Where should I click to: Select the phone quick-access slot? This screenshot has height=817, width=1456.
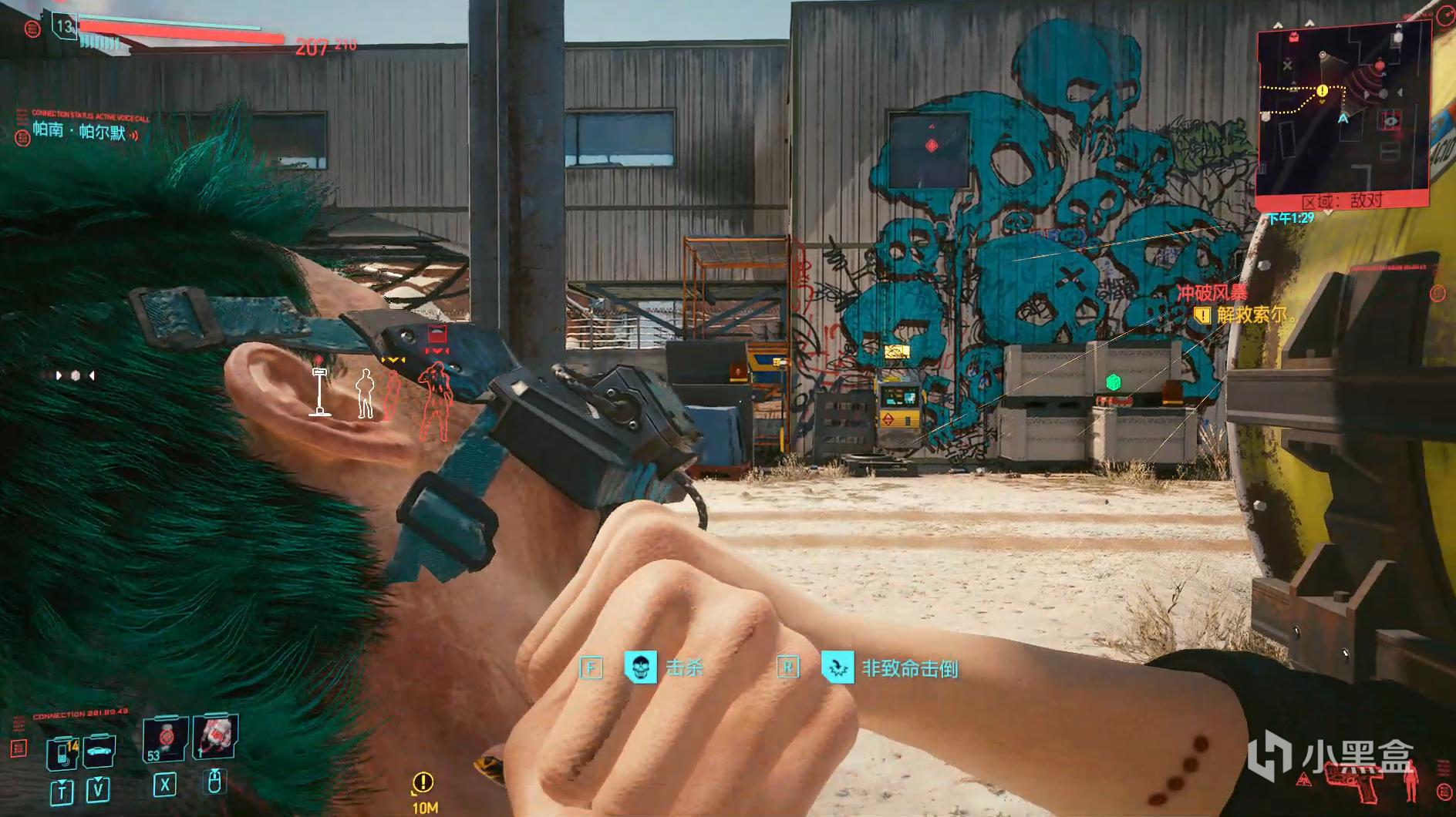[x=62, y=753]
